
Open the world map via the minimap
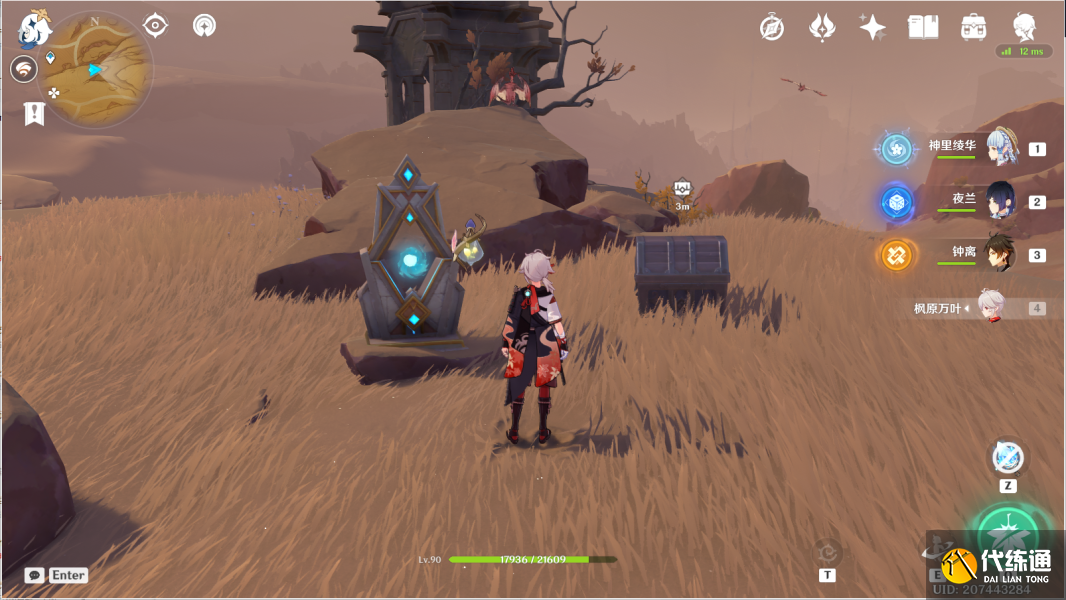pos(97,70)
